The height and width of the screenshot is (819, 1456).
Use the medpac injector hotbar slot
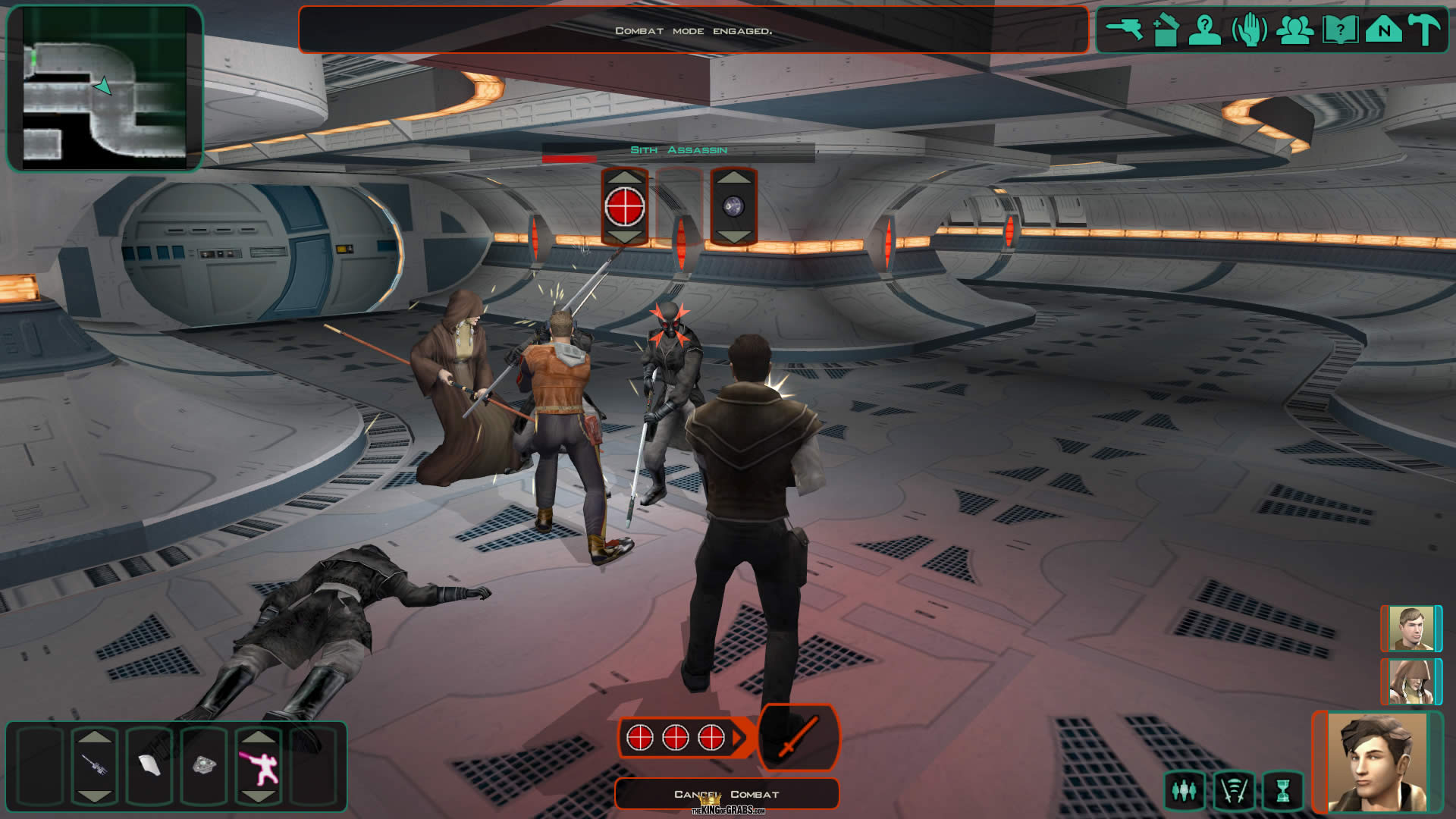[x=95, y=764]
